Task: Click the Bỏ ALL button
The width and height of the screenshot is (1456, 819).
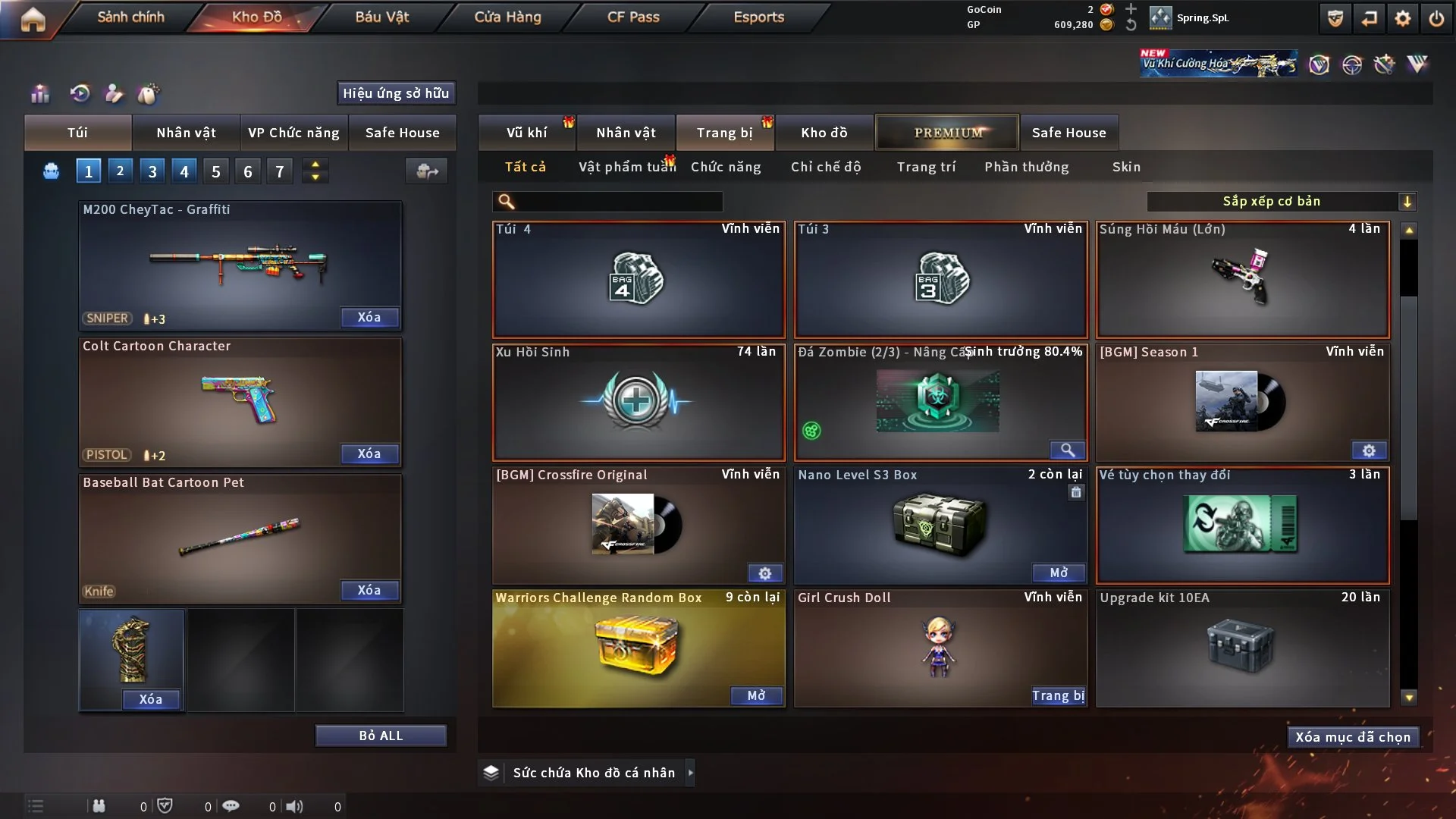Action: coord(381,736)
